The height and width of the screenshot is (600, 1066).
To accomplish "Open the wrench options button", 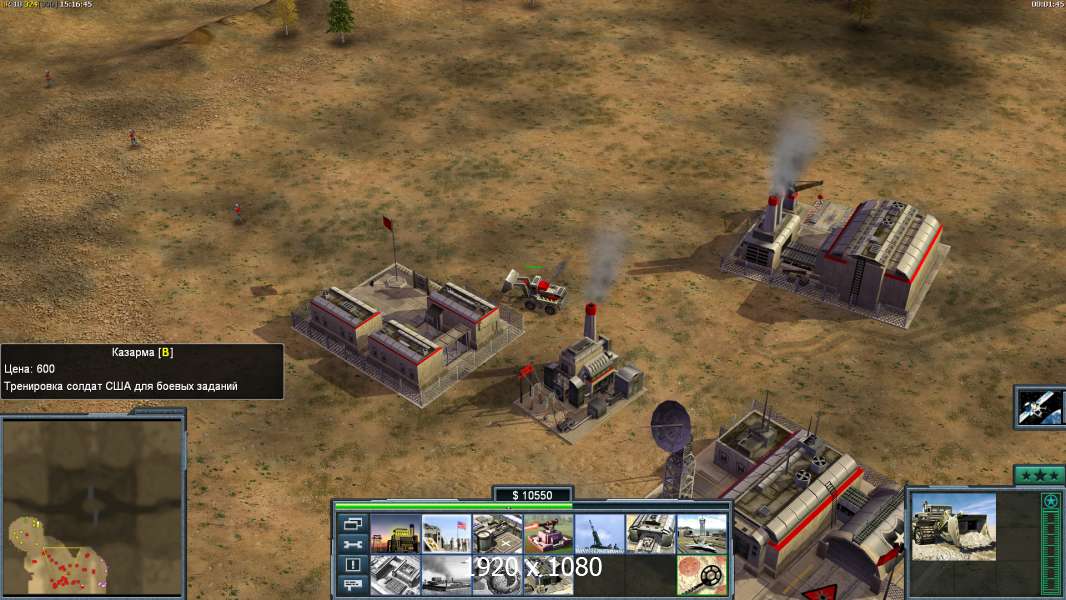I will point(353,544).
